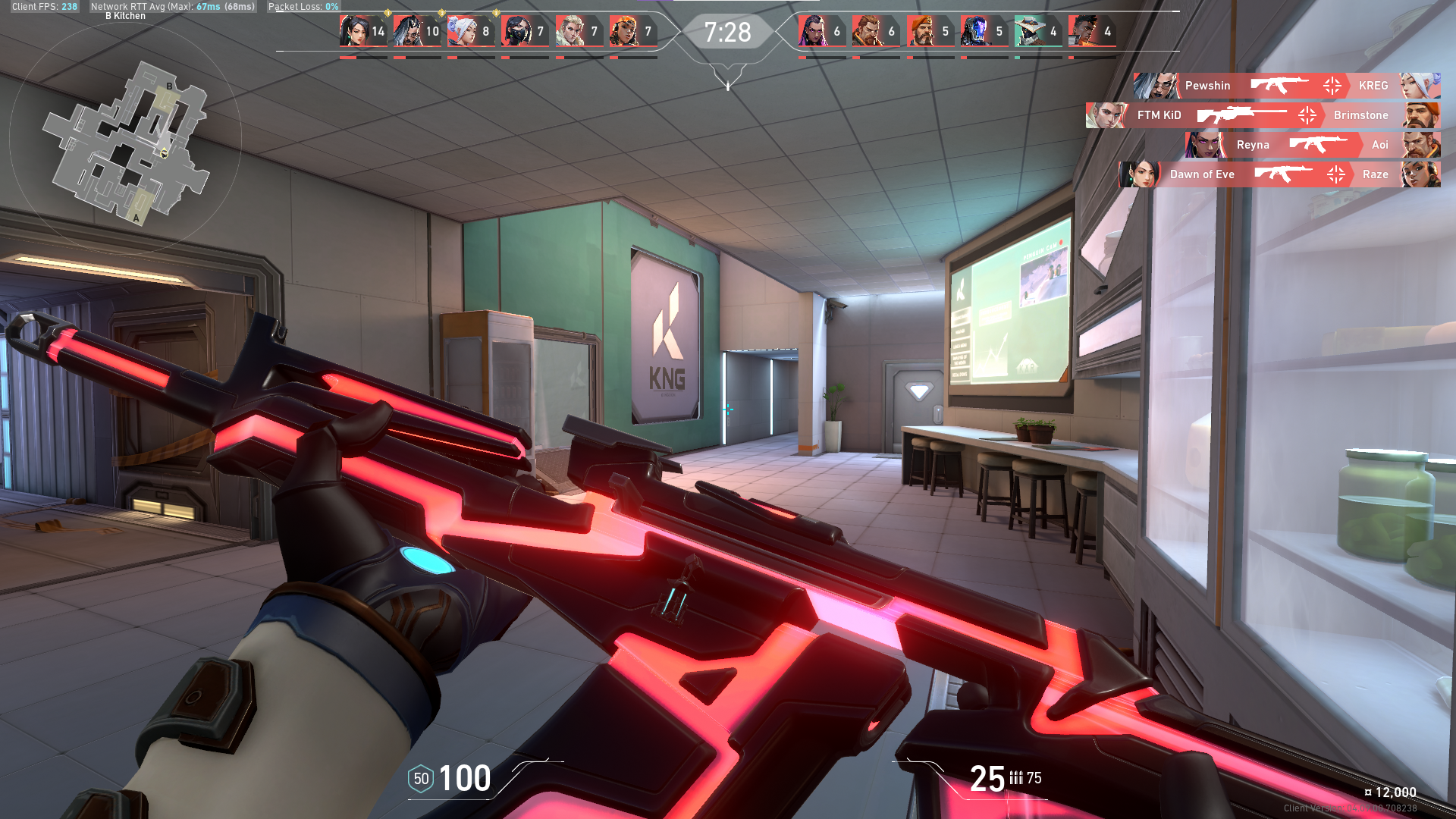
Task: Click the B marker on the minimap
Action: click(169, 86)
